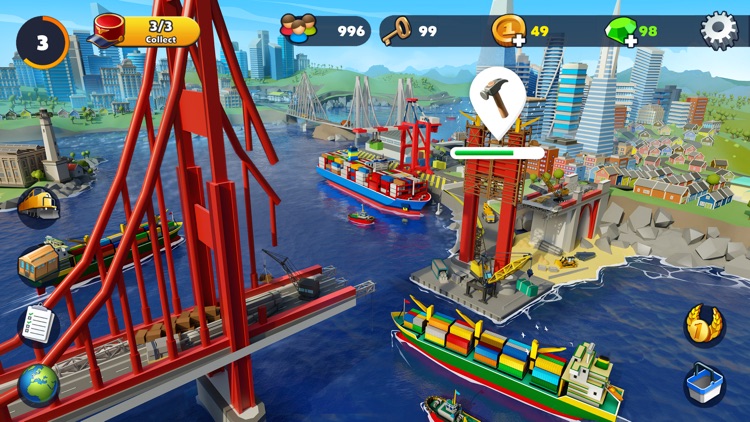Collect the 3/3 storage reward
The image size is (750, 422).
148,31
